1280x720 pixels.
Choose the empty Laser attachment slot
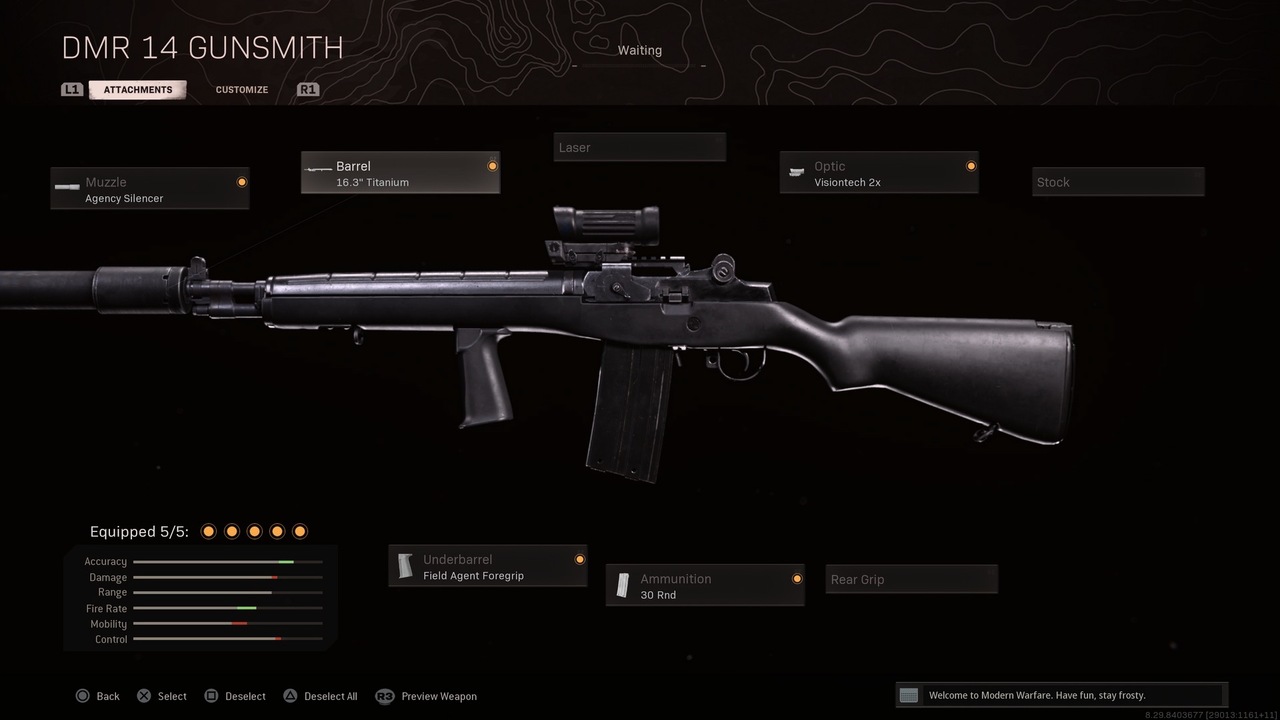[639, 148]
